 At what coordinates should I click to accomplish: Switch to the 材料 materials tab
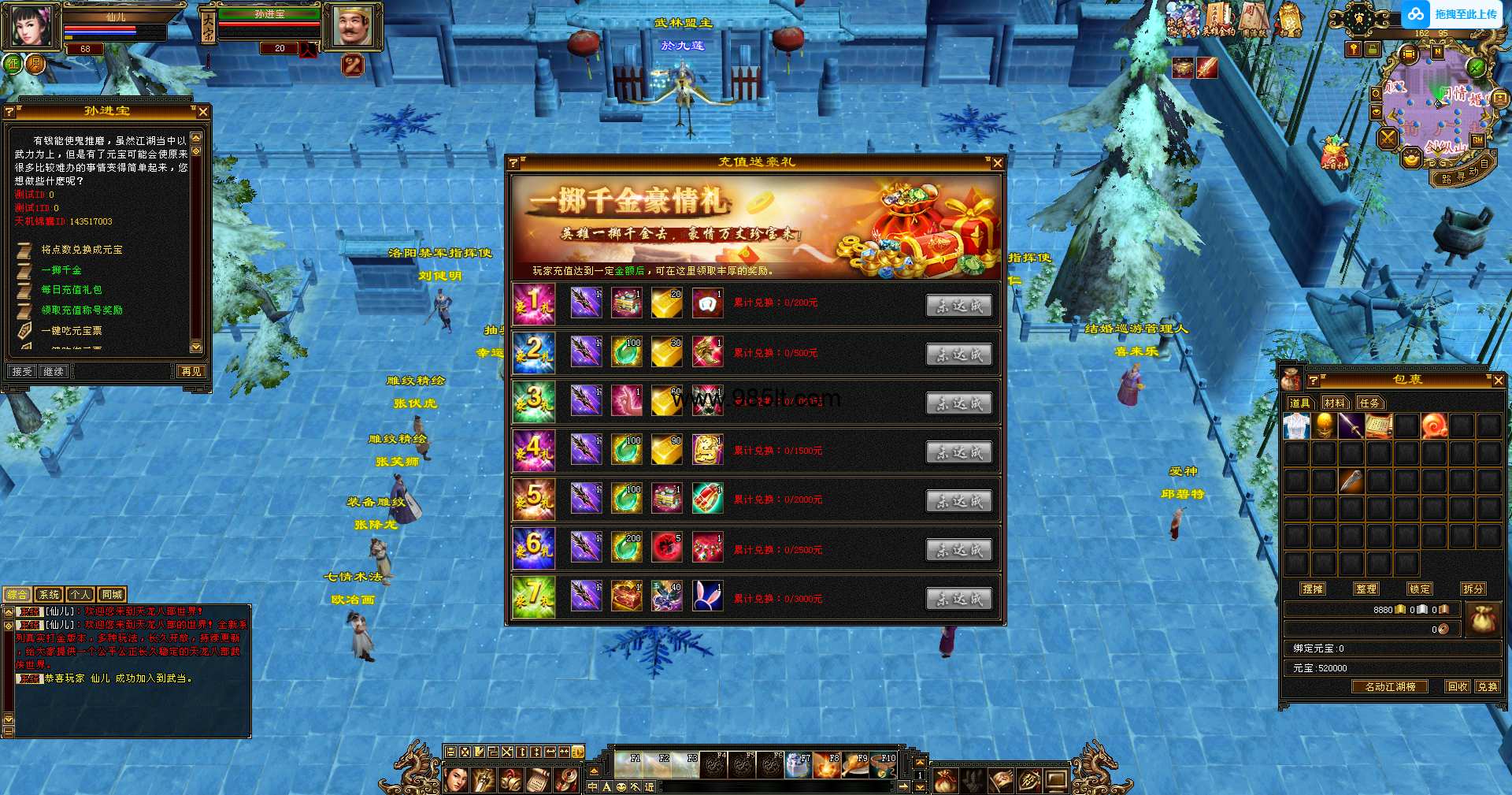1335,403
